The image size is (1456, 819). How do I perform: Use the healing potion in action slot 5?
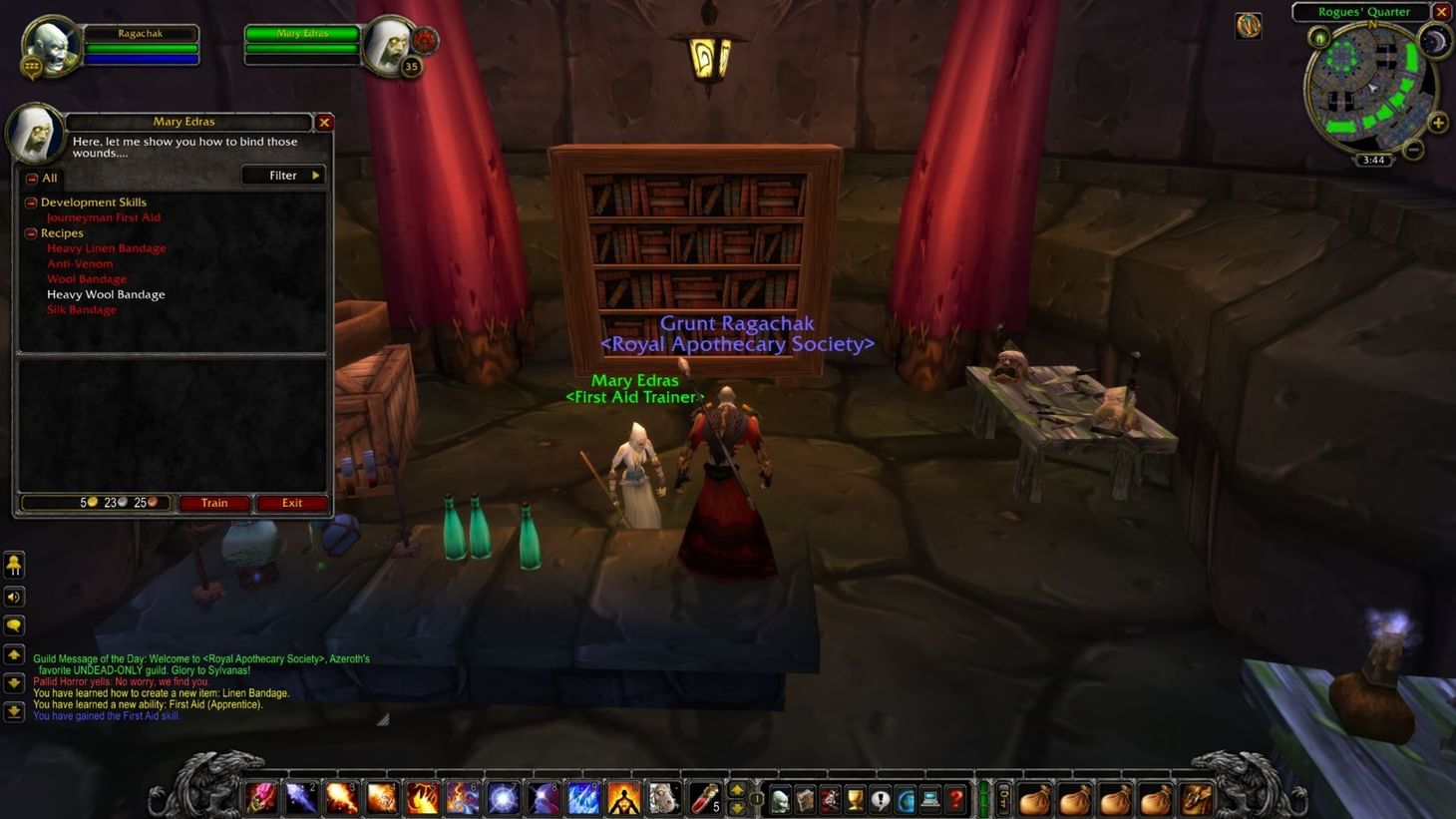click(x=705, y=798)
